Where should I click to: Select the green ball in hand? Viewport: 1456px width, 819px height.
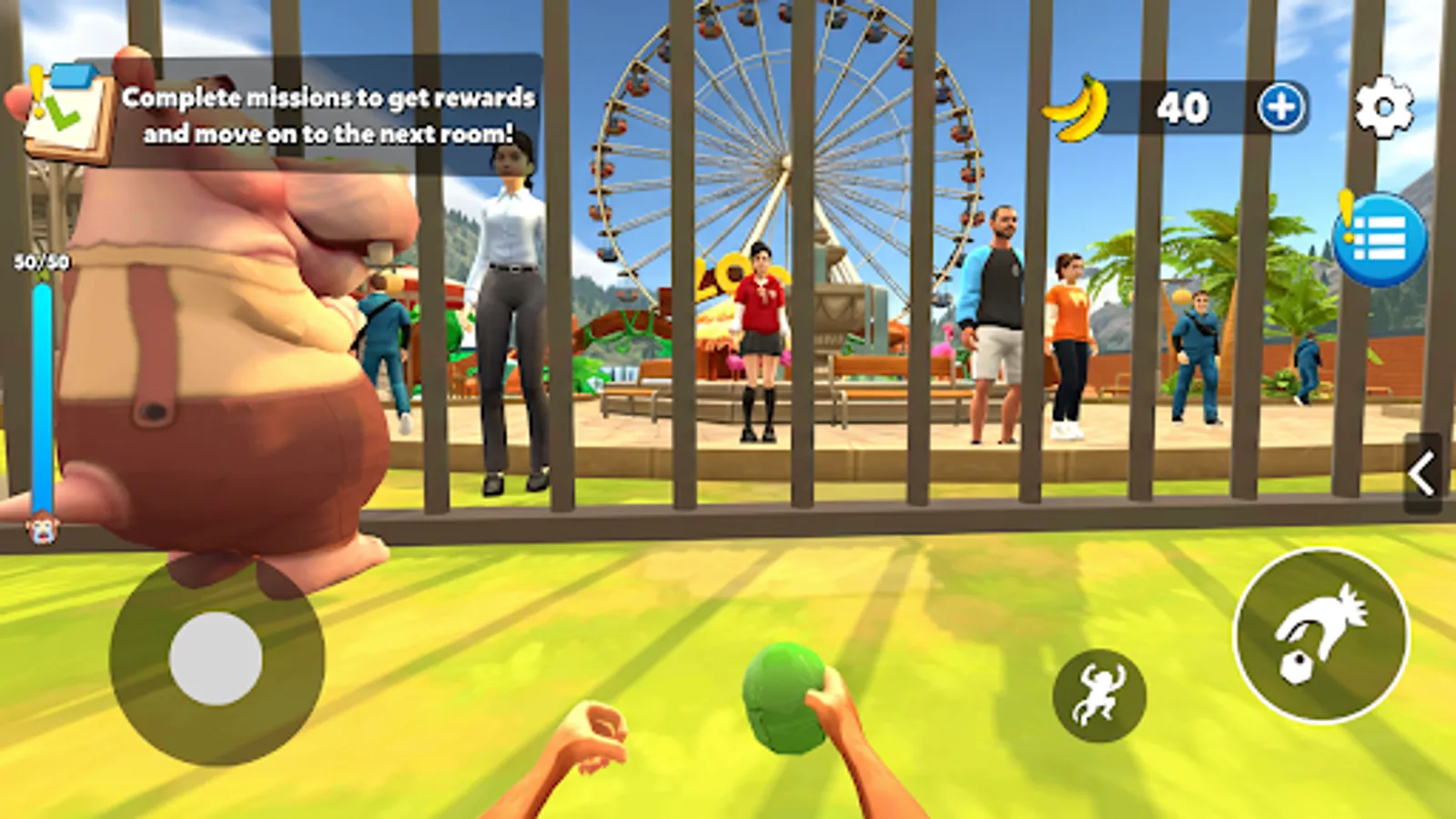tap(784, 699)
